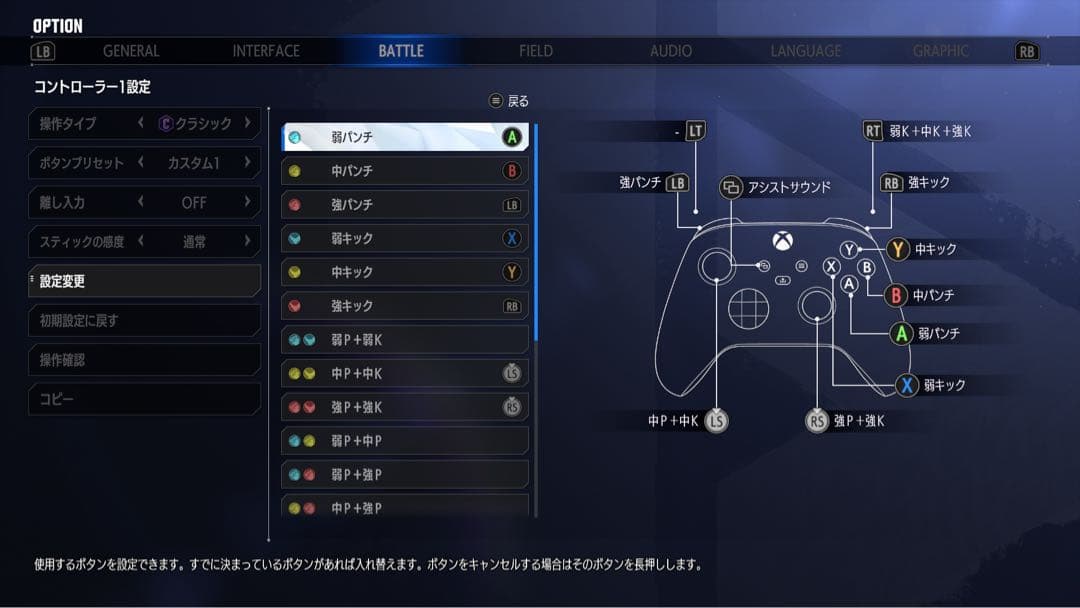Pick the 強パンチ binding row

404,205
